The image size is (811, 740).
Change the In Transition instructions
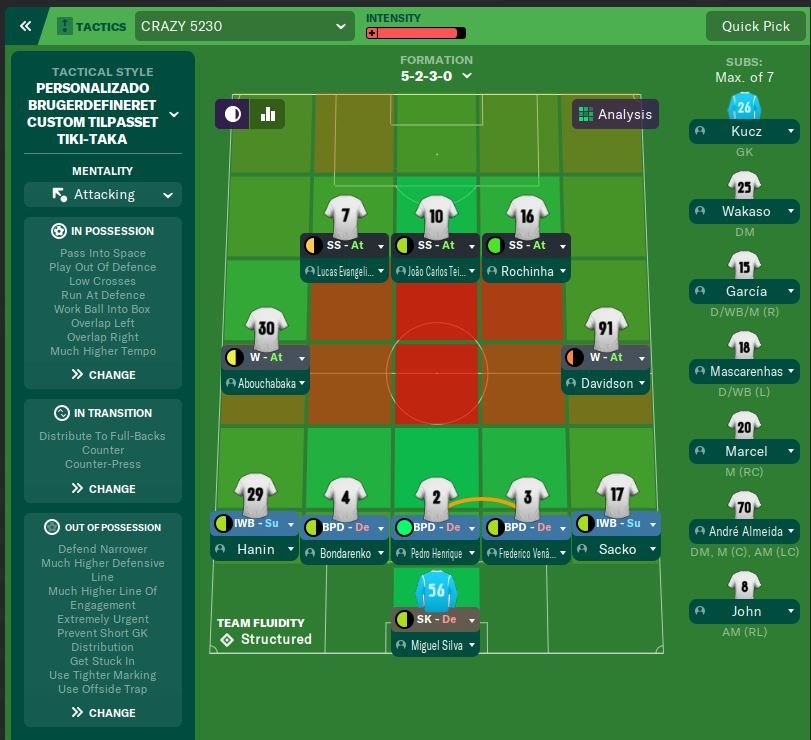click(103, 489)
